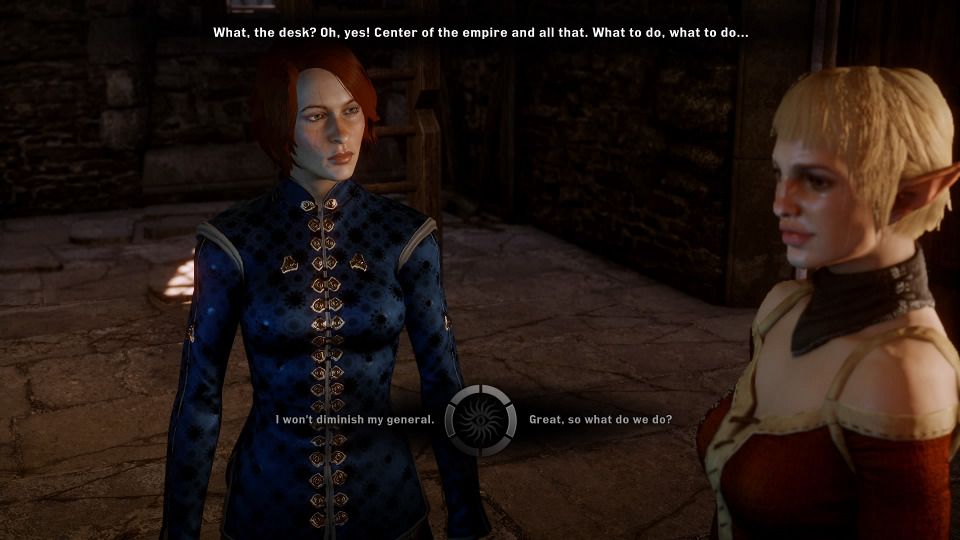Select "Great, so what do we do?" response
This screenshot has width=960, height=540.
600,419
